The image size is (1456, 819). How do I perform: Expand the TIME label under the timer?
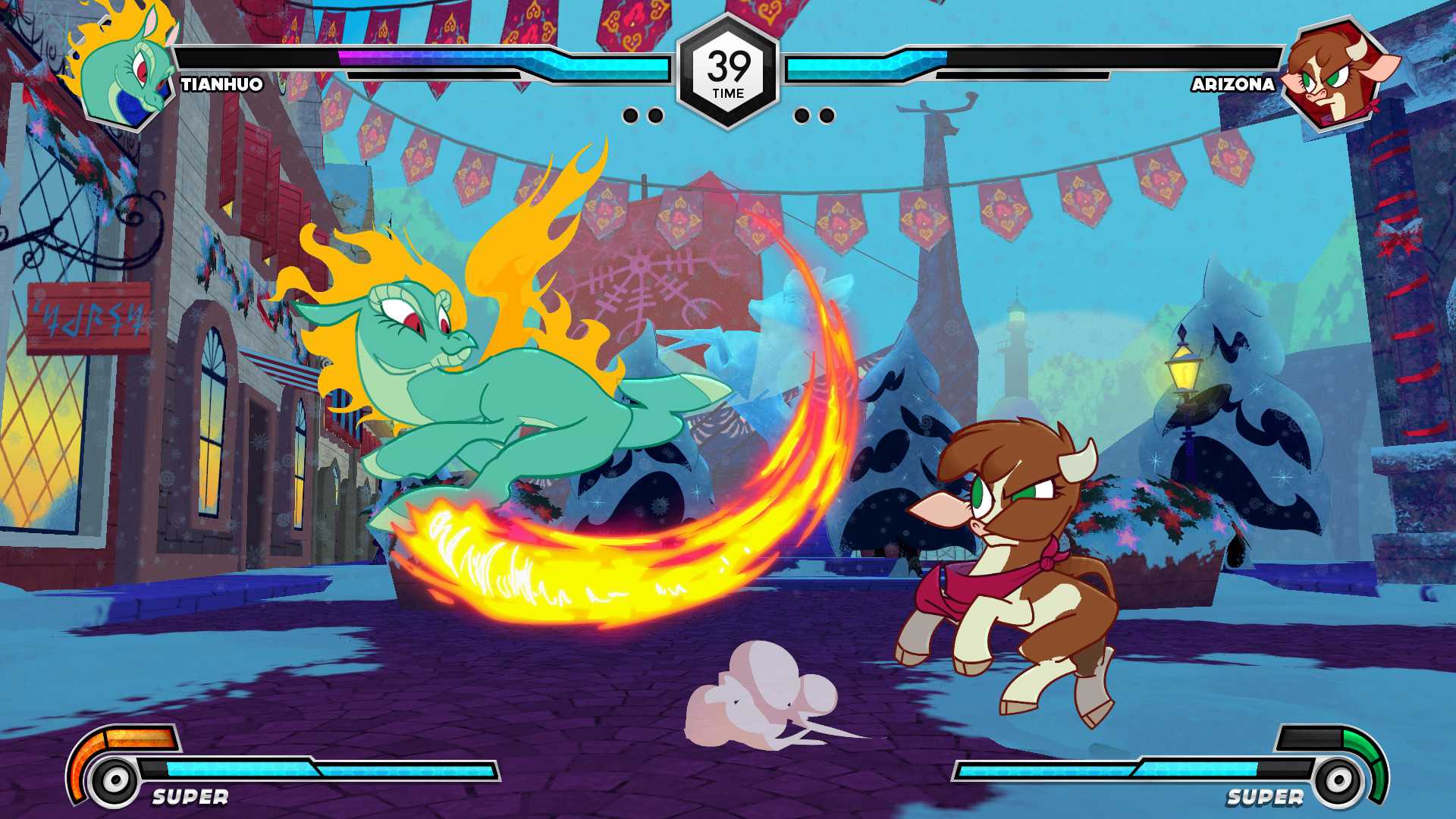pyautogui.click(x=728, y=93)
